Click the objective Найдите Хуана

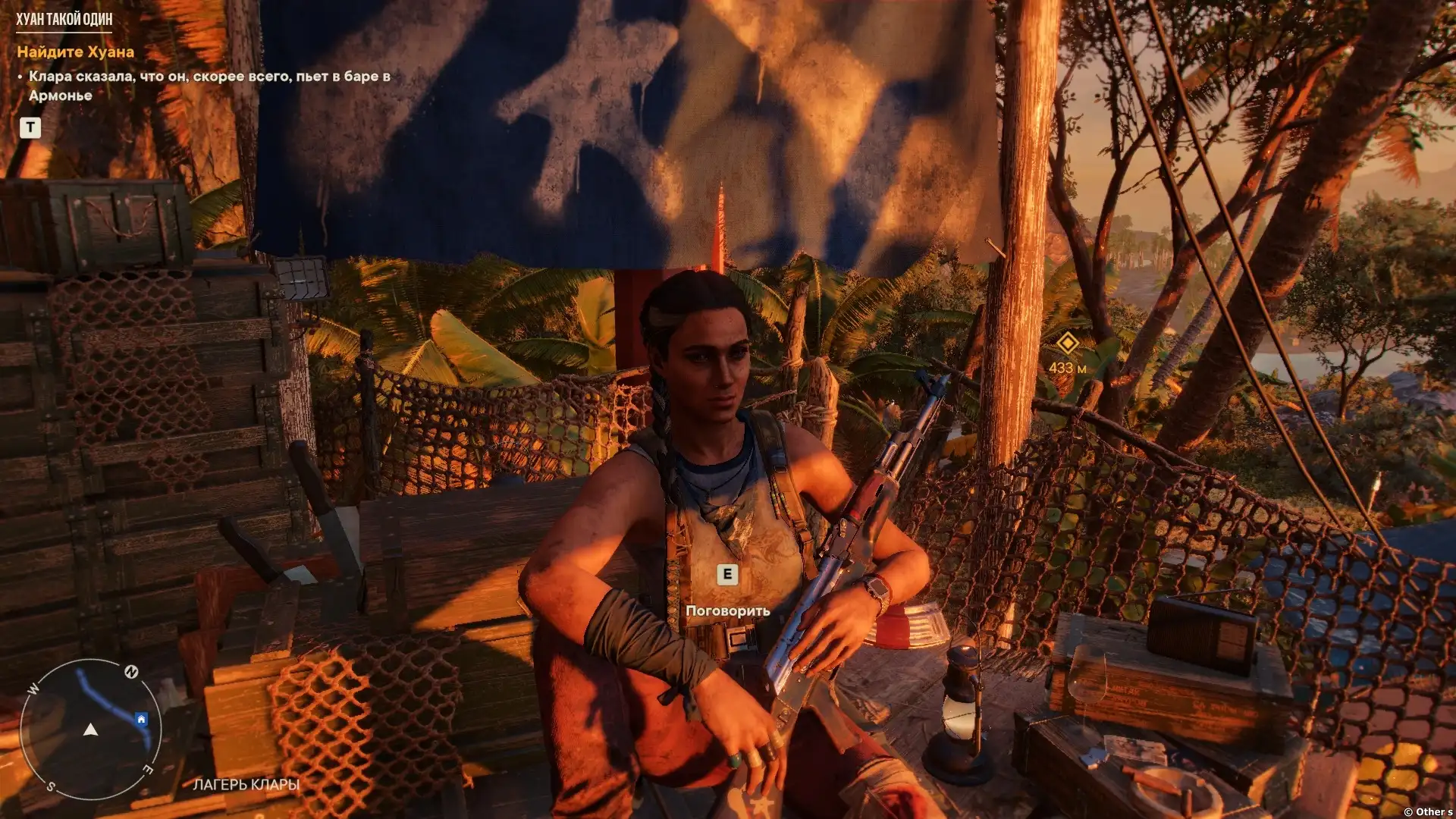pyautogui.click(x=75, y=52)
